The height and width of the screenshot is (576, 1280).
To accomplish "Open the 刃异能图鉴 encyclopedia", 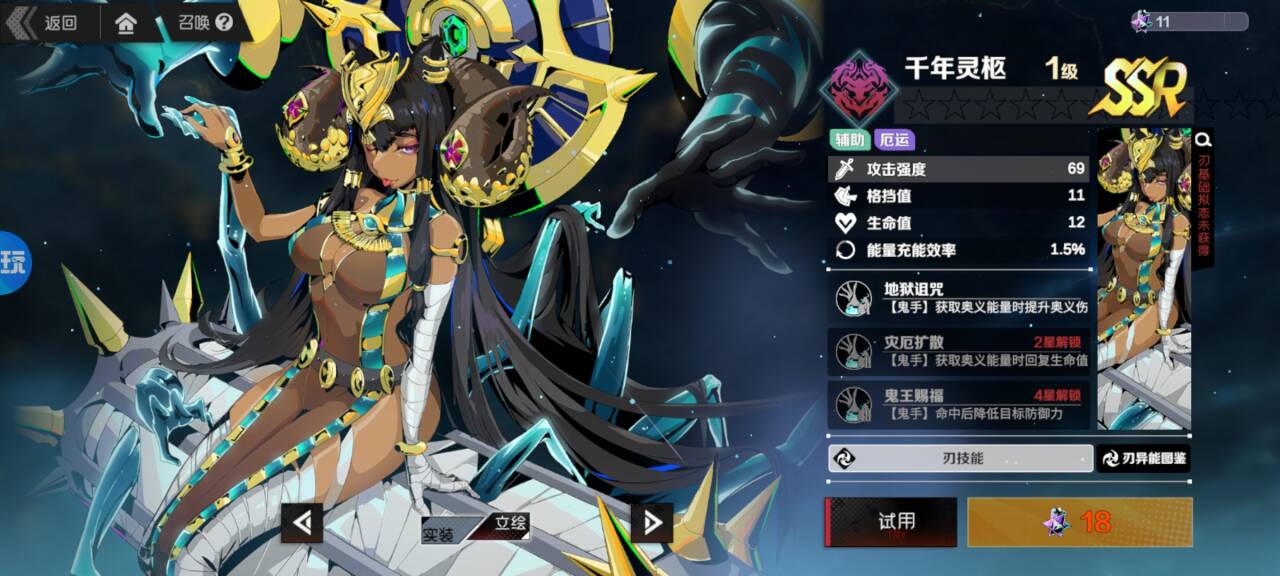I will 1144,458.
